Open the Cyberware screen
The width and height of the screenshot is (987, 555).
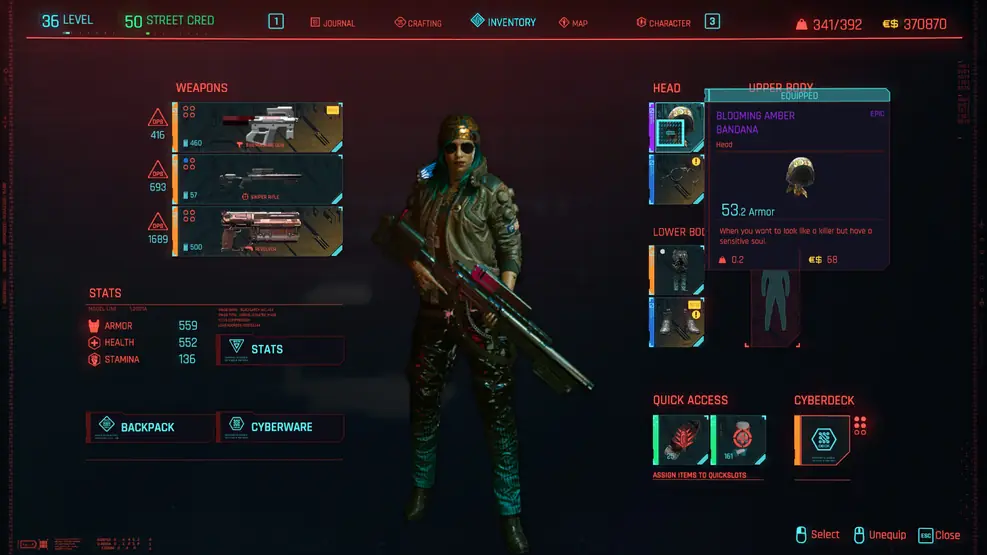tap(281, 427)
